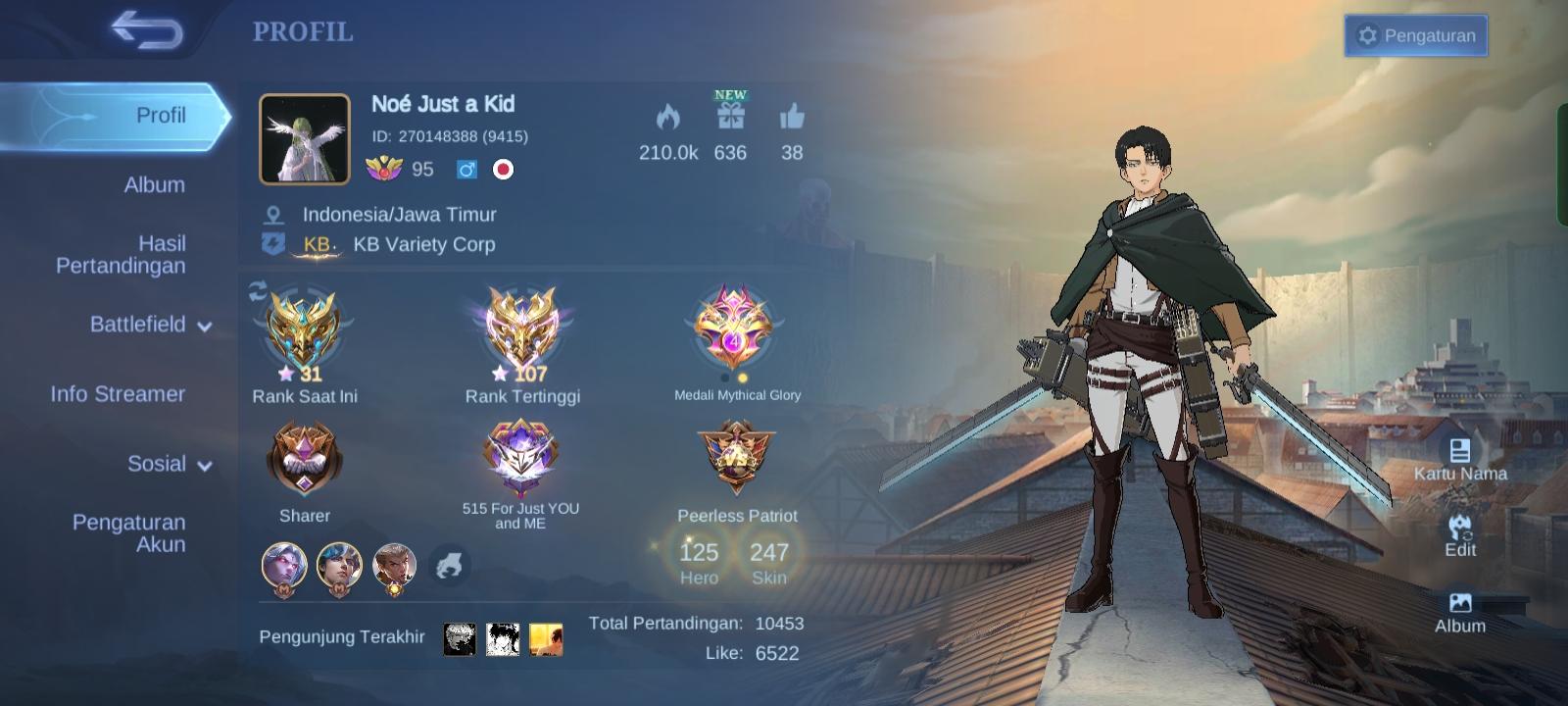
Task: Click the thumbs-up likes icon
Action: pyautogui.click(x=792, y=120)
